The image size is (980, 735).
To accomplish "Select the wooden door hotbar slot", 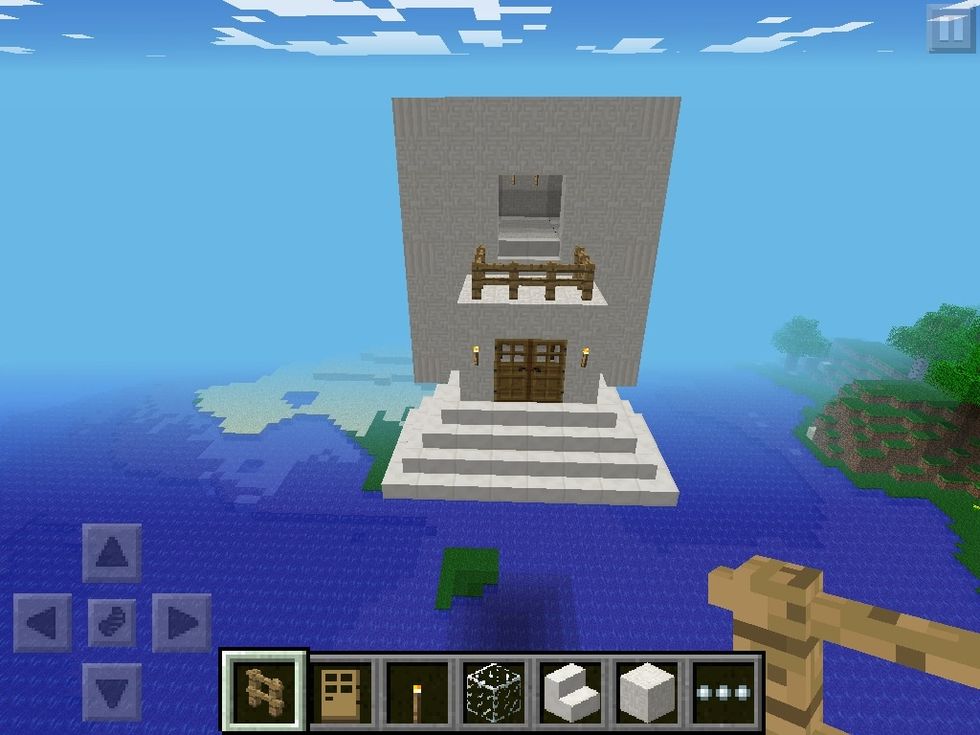I will pyautogui.click(x=340, y=690).
